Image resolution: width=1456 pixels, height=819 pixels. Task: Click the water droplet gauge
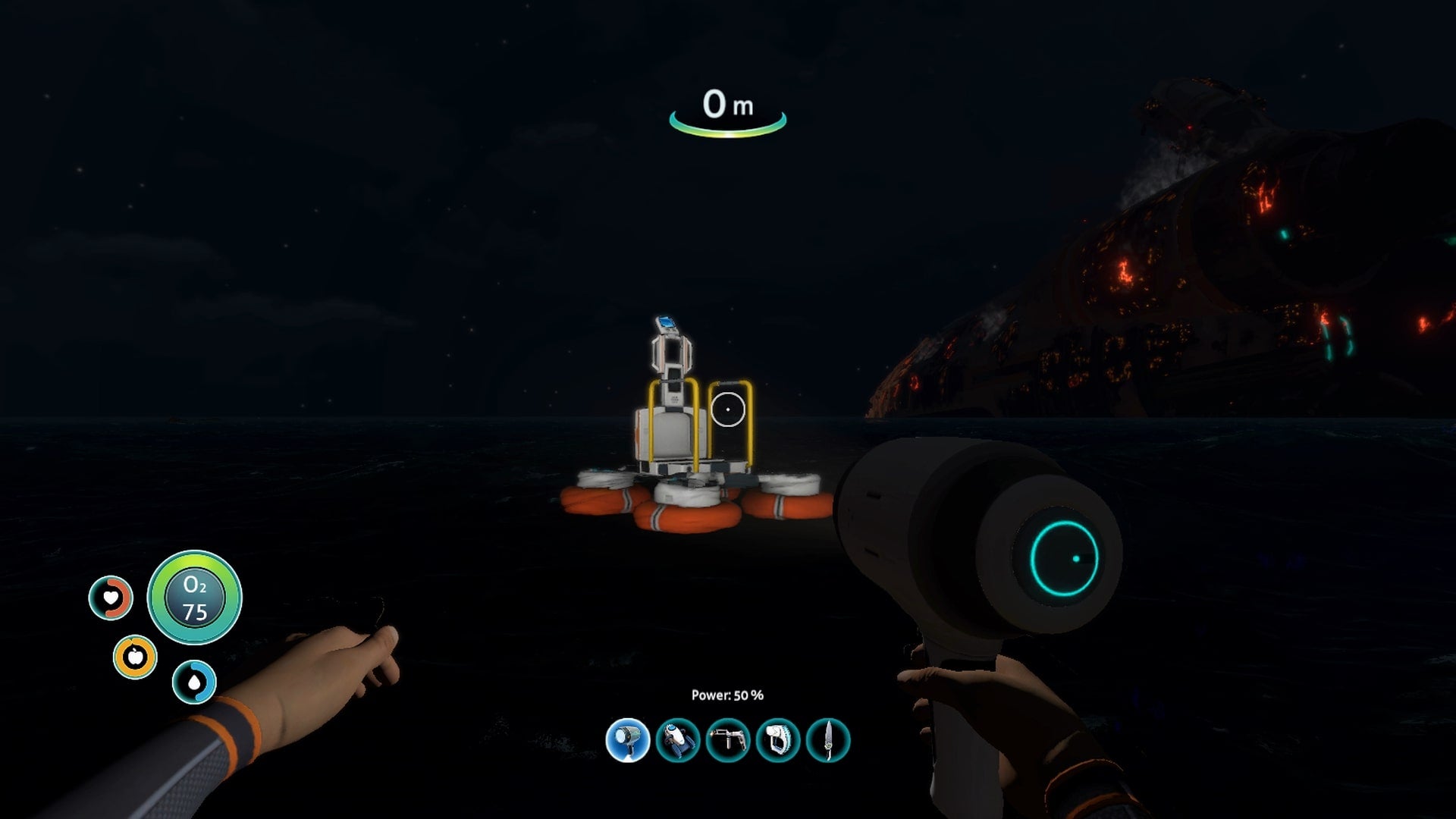196,682
